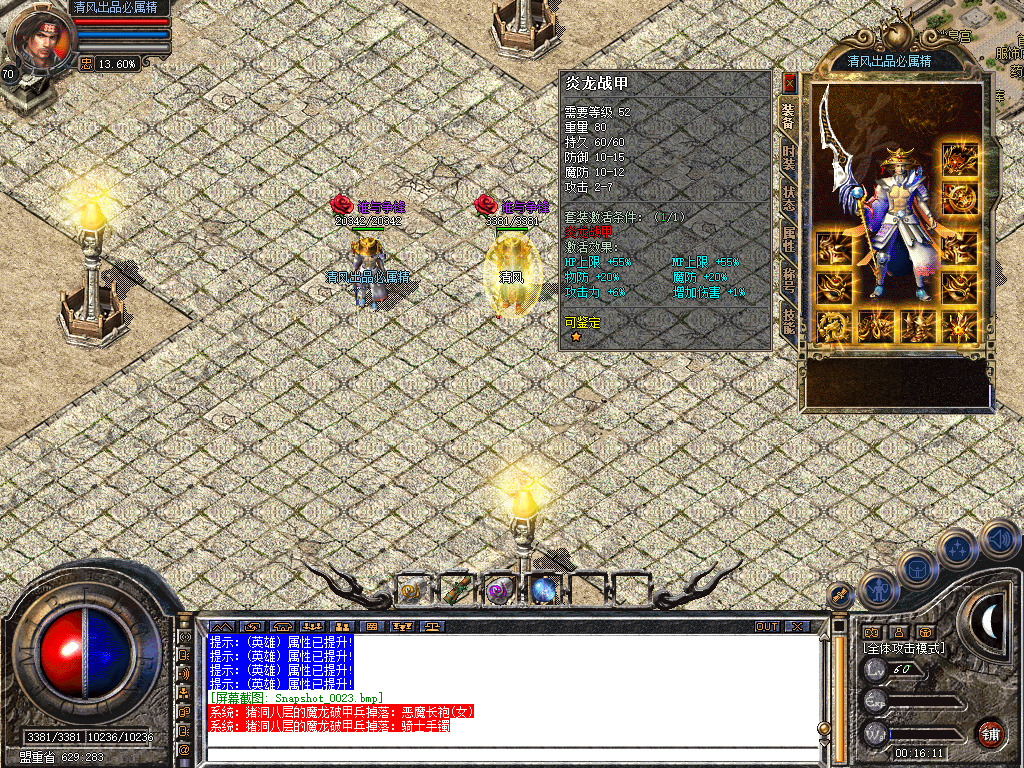1024x768 pixels.
Task: Select the golden dragon equipment slot
Action: pyautogui.click(x=831, y=325)
